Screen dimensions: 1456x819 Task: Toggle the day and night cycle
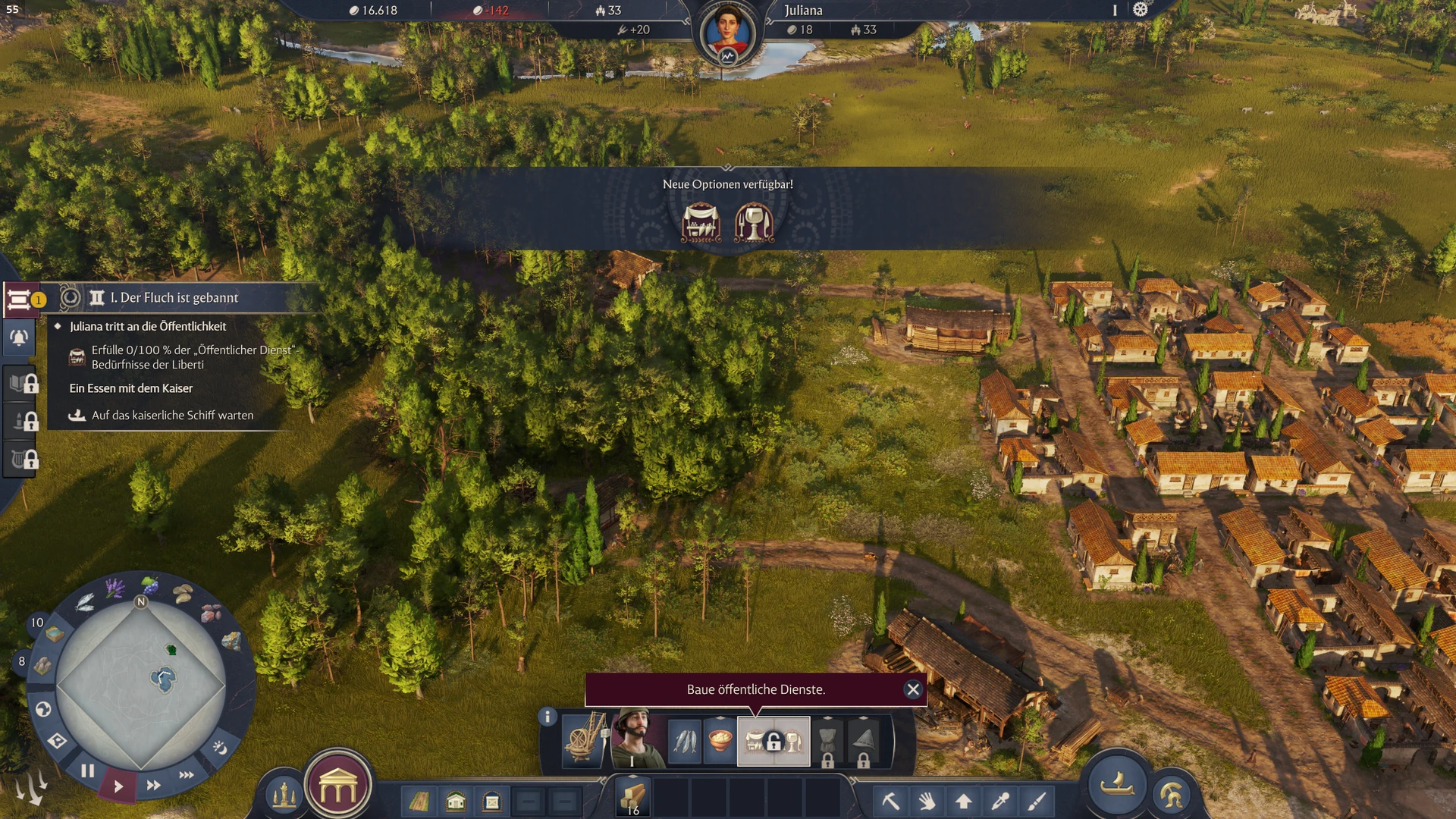pyautogui.click(x=219, y=748)
